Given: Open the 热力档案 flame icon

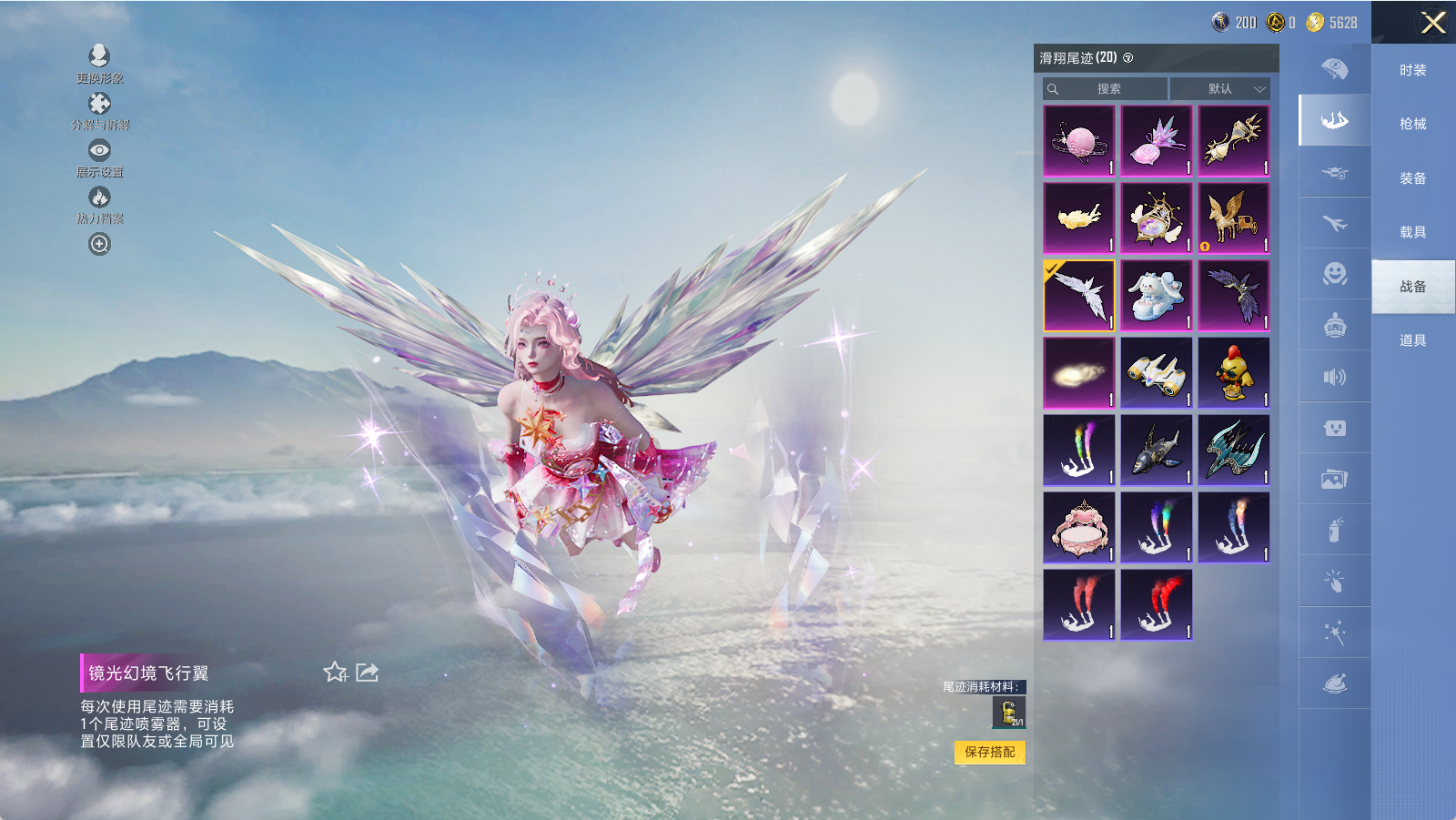Looking at the screenshot, I should pyautogui.click(x=99, y=197).
